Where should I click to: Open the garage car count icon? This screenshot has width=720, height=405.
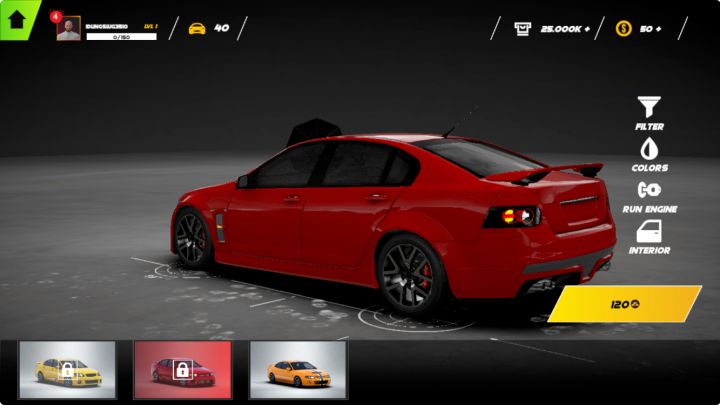click(198, 28)
